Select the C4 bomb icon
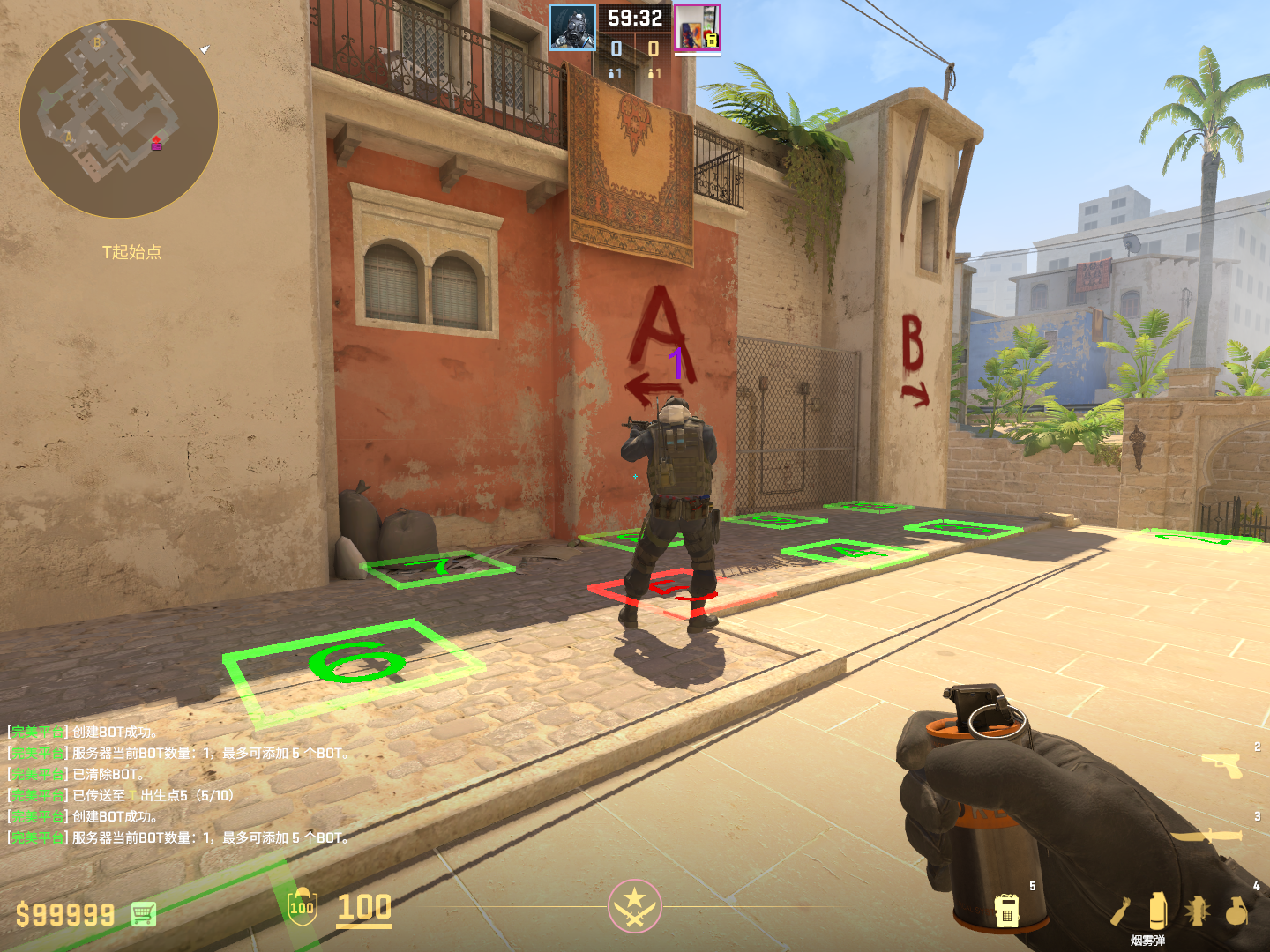 click(x=1007, y=909)
